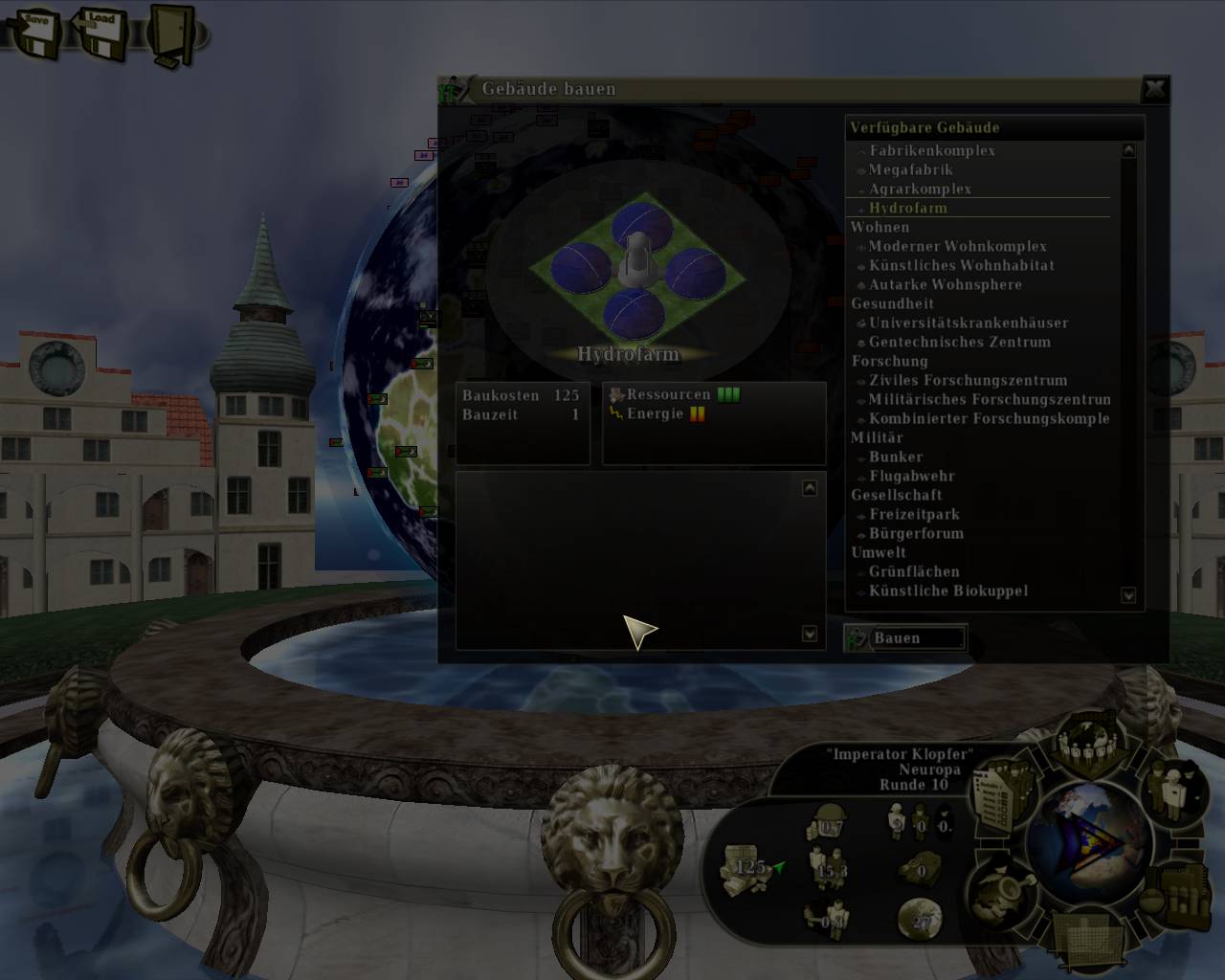Pick Militärisches Forschungszentrum entry
The width and height of the screenshot is (1225, 980).
click(x=989, y=399)
